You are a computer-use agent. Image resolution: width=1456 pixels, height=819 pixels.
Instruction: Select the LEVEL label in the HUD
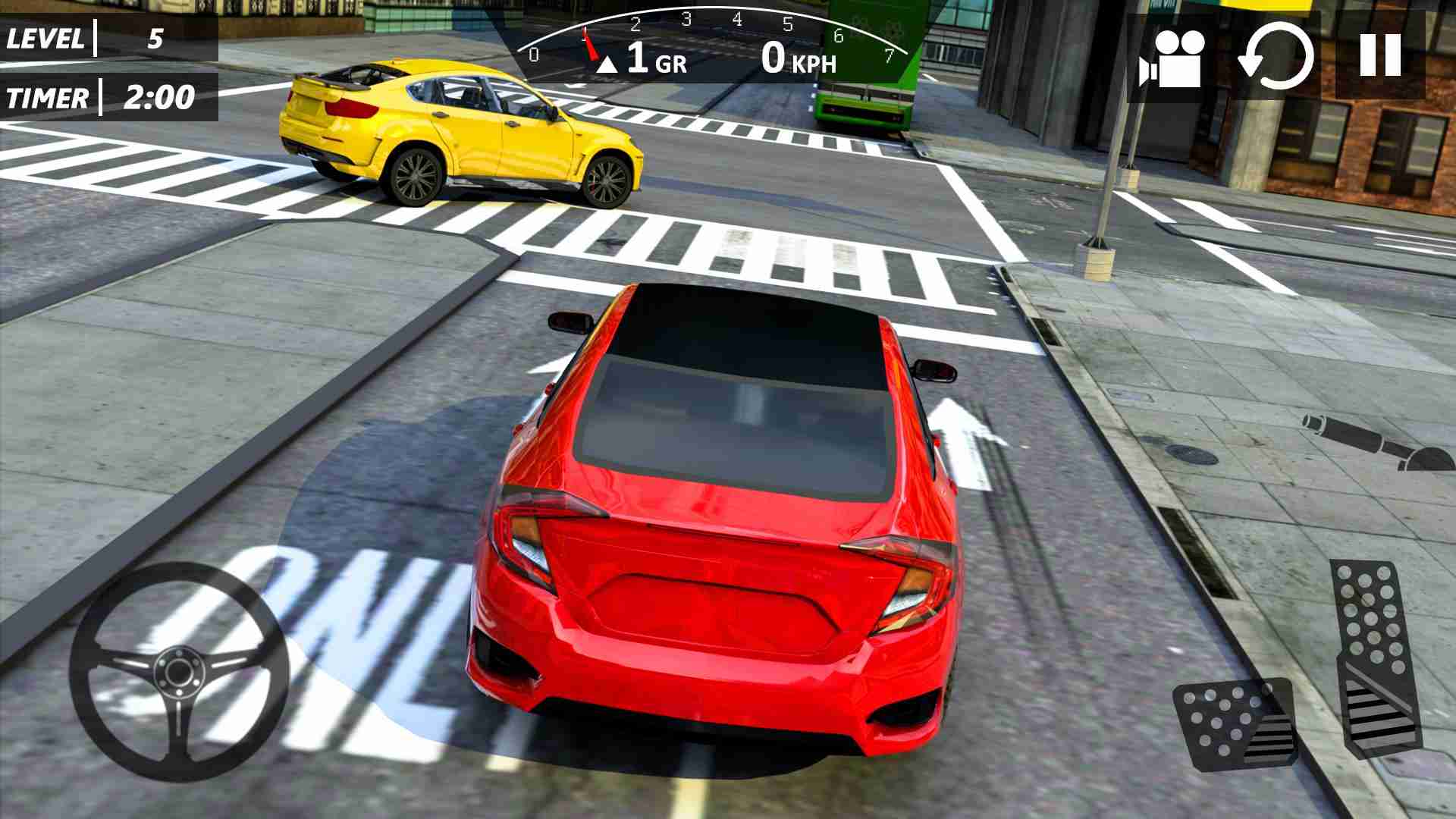click(x=45, y=36)
